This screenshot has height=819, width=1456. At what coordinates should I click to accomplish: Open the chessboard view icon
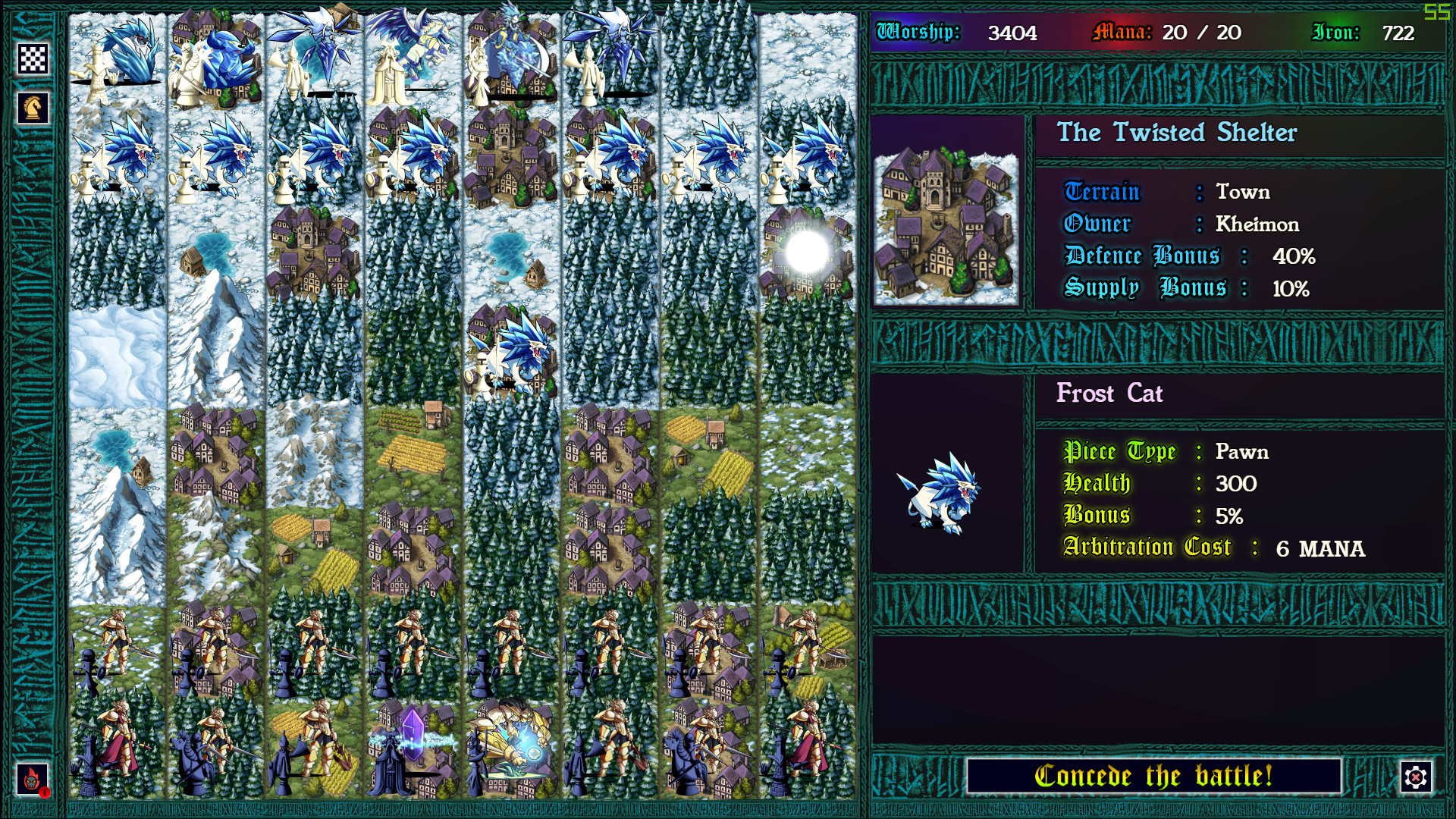pyautogui.click(x=34, y=59)
